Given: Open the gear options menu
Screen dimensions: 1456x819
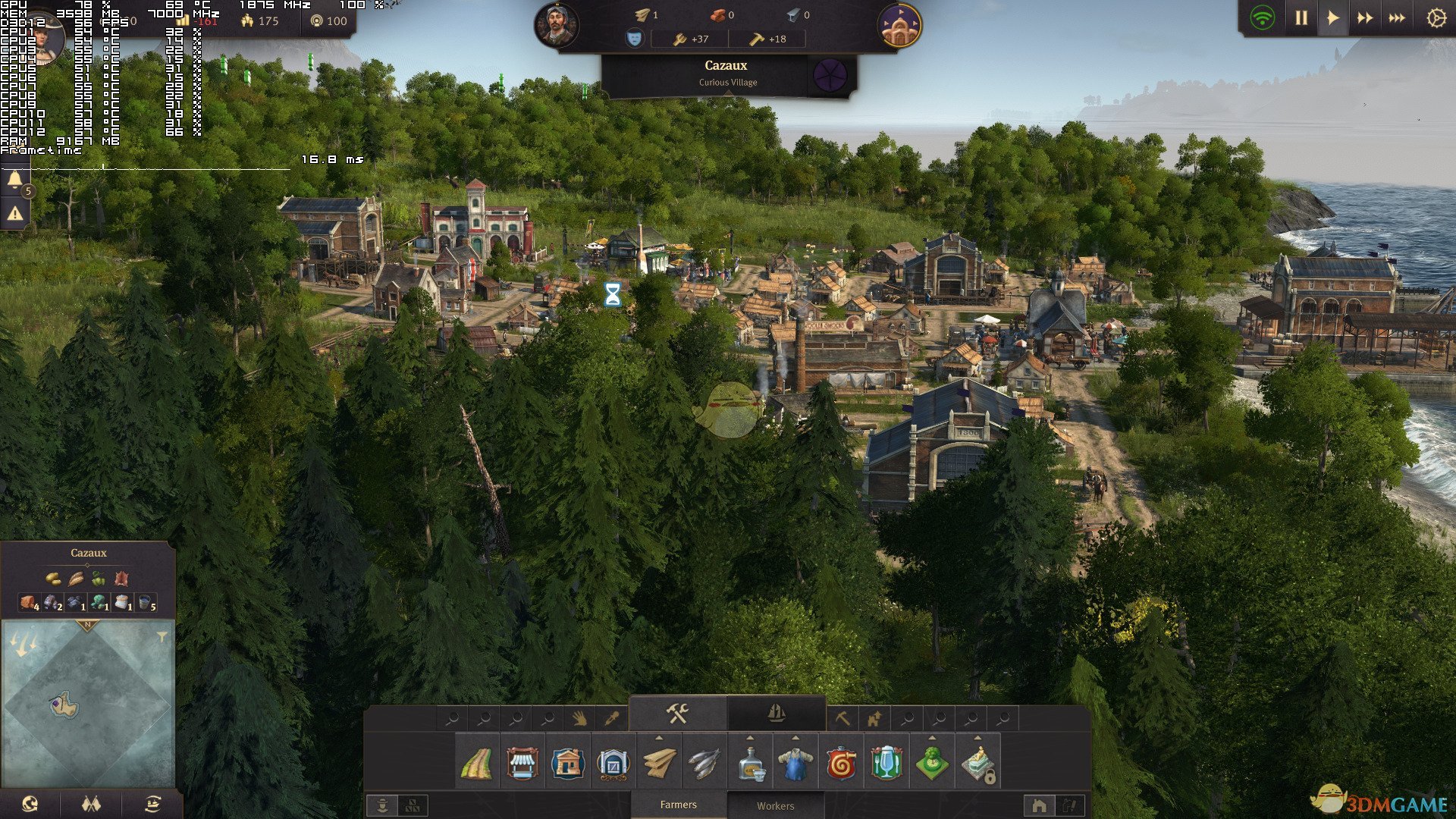Looking at the screenshot, I should click(x=1436, y=18).
